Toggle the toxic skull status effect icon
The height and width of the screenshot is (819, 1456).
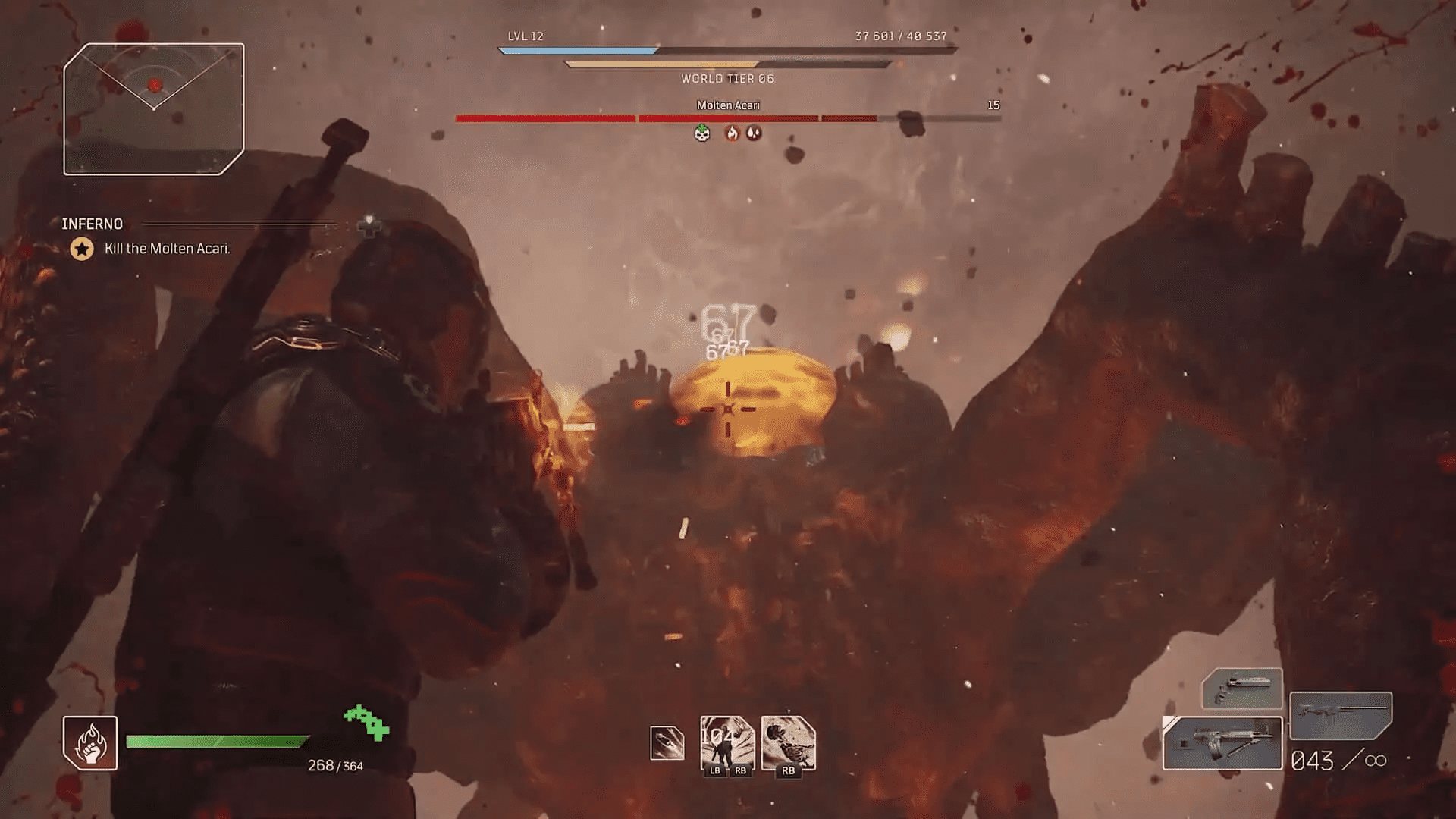pyautogui.click(x=701, y=133)
